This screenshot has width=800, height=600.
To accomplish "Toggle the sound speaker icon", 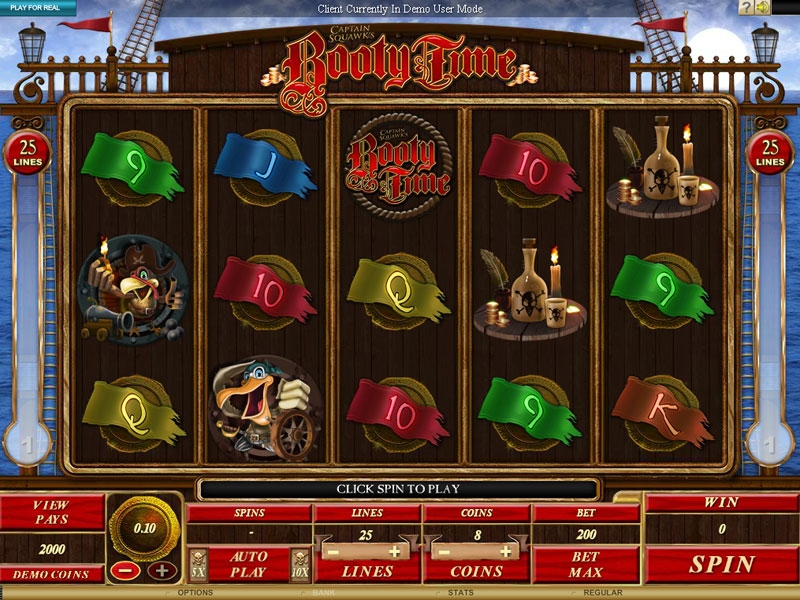I will 764,8.
